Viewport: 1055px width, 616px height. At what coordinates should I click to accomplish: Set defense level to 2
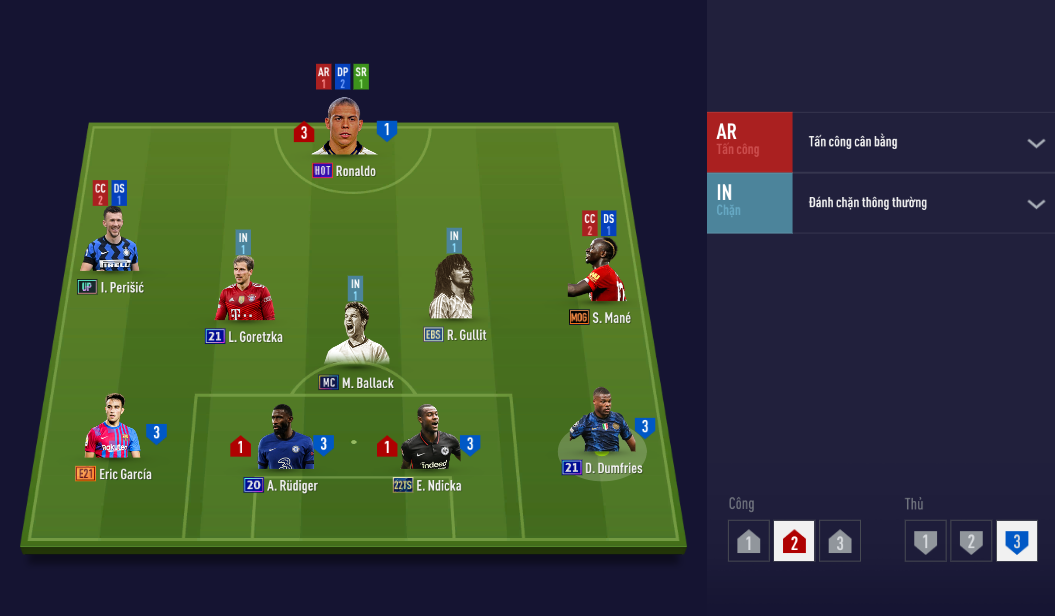(970, 542)
